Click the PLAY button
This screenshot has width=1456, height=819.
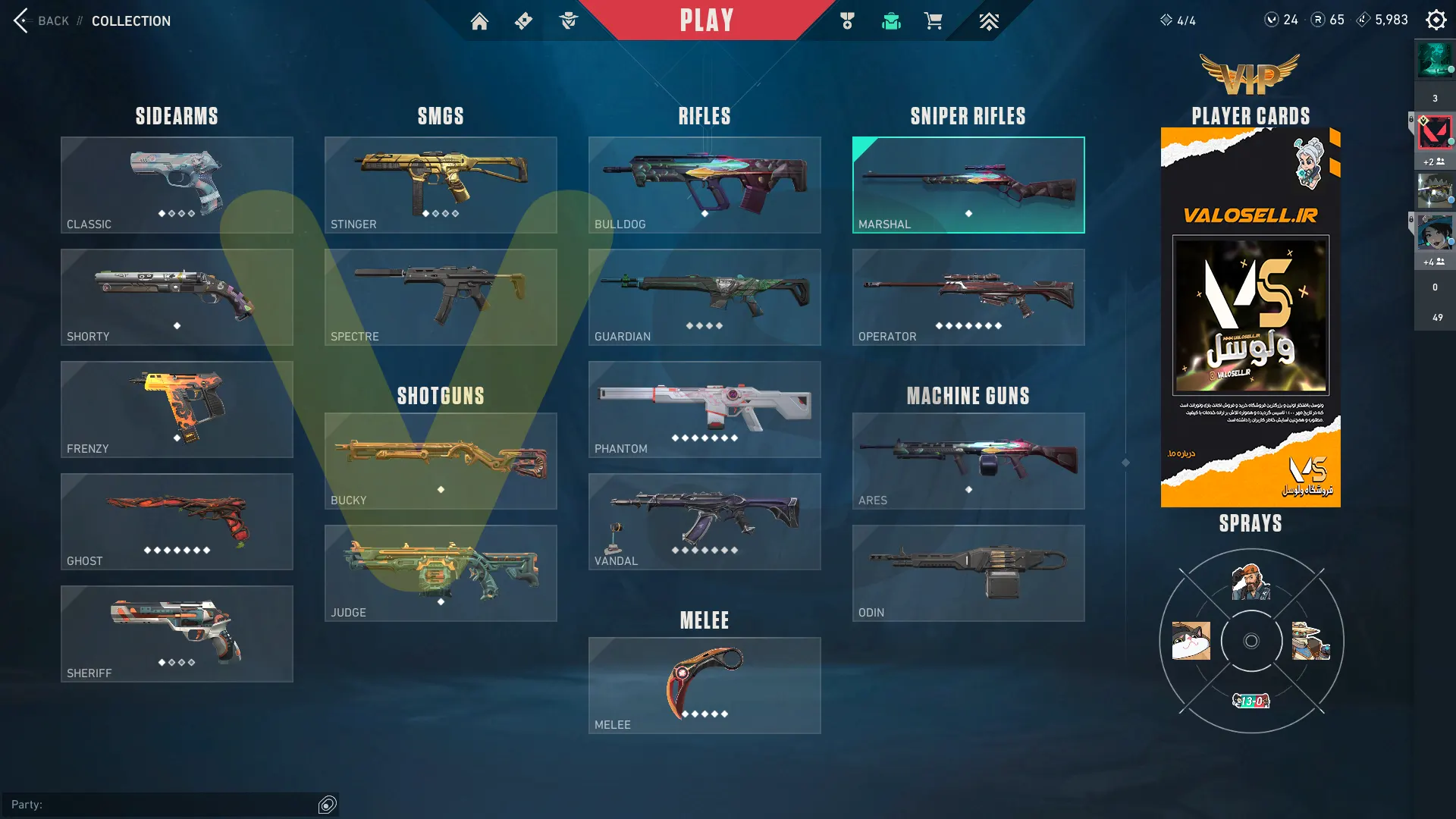click(x=706, y=20)
